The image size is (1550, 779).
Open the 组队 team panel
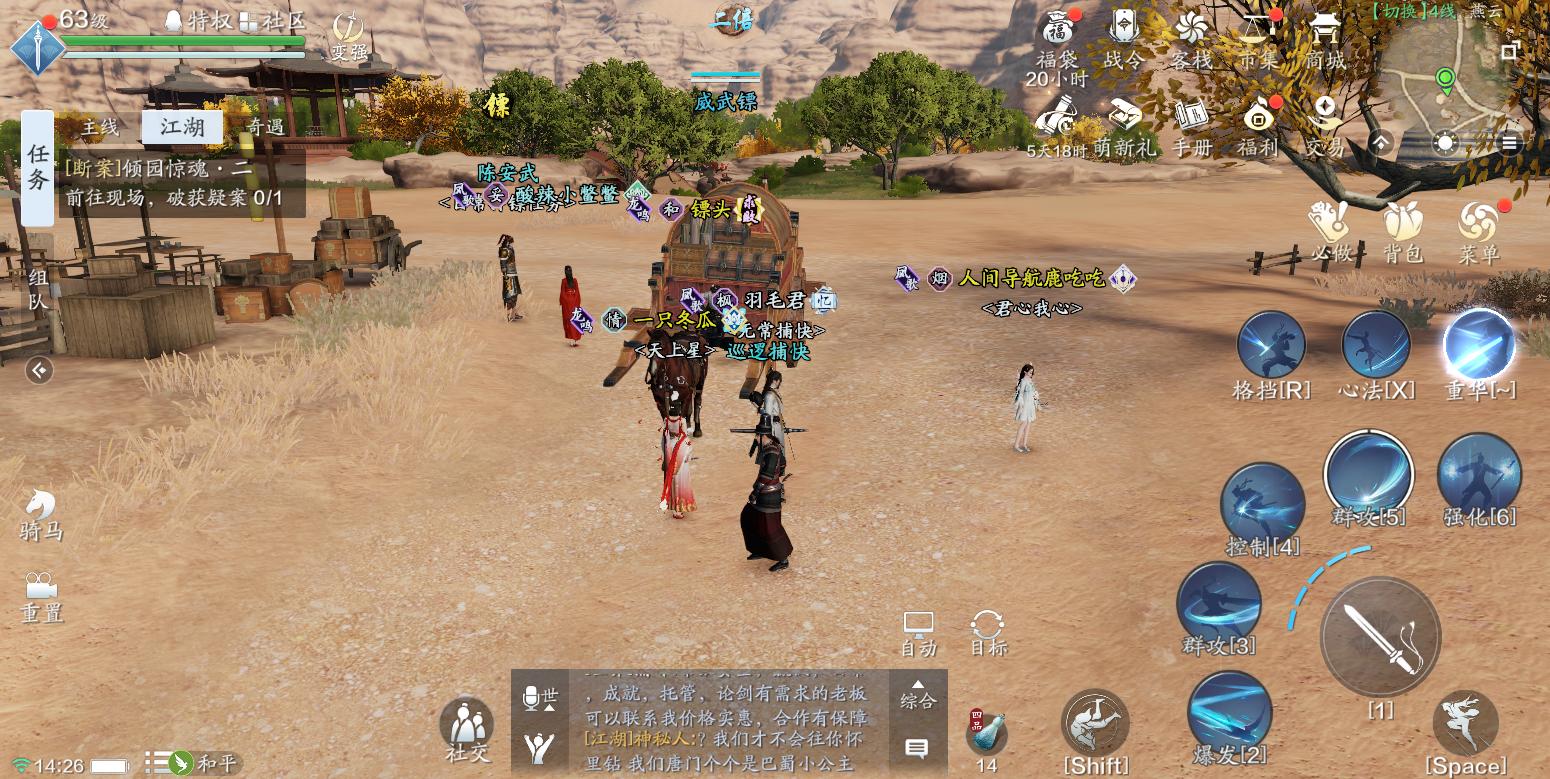pyautogui.click(x=38, y=288)
